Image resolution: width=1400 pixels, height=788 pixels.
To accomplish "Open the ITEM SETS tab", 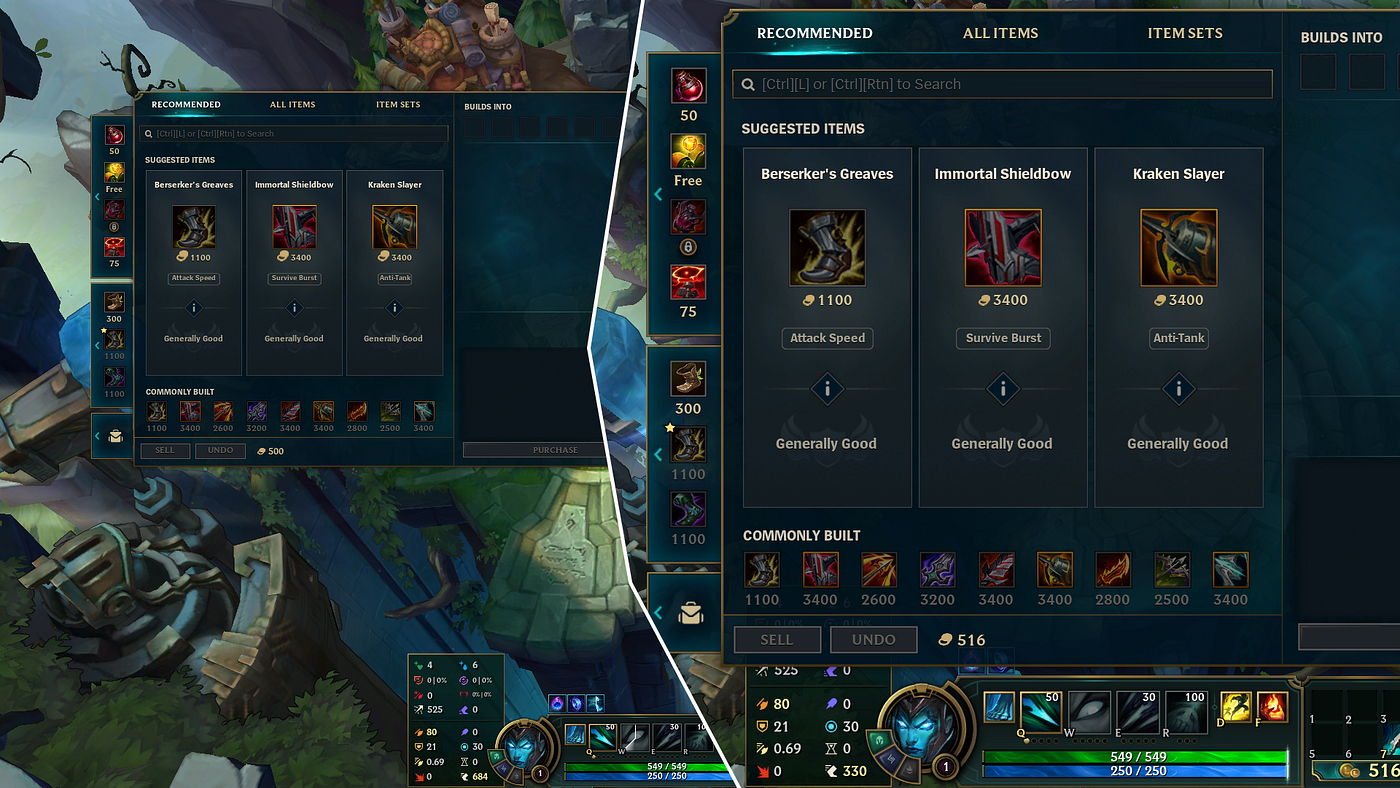I will pos(1185,33).
